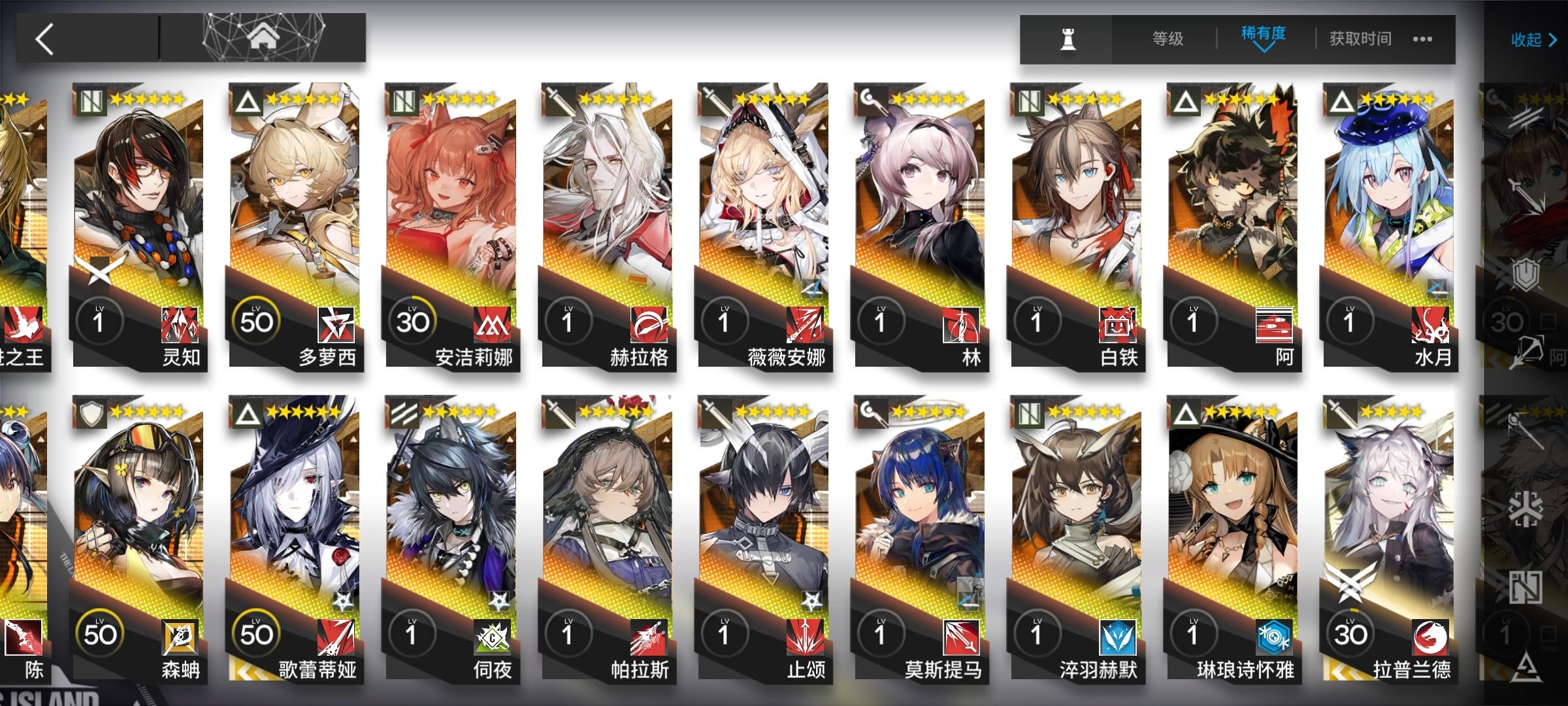Click the elite promotion badge on 多萝西's card
Viewport: 1568px width, 706px height.
click(246, 101)
